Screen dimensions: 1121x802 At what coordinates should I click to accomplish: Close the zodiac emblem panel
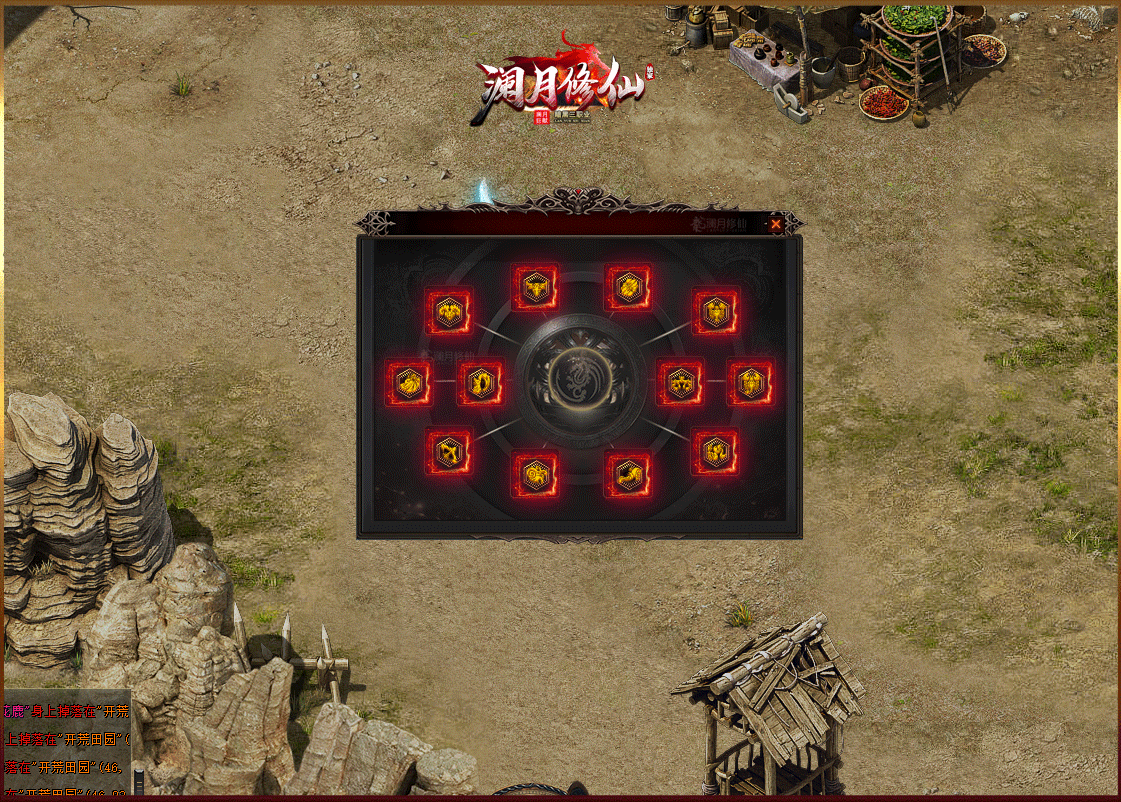pos(776,224)
